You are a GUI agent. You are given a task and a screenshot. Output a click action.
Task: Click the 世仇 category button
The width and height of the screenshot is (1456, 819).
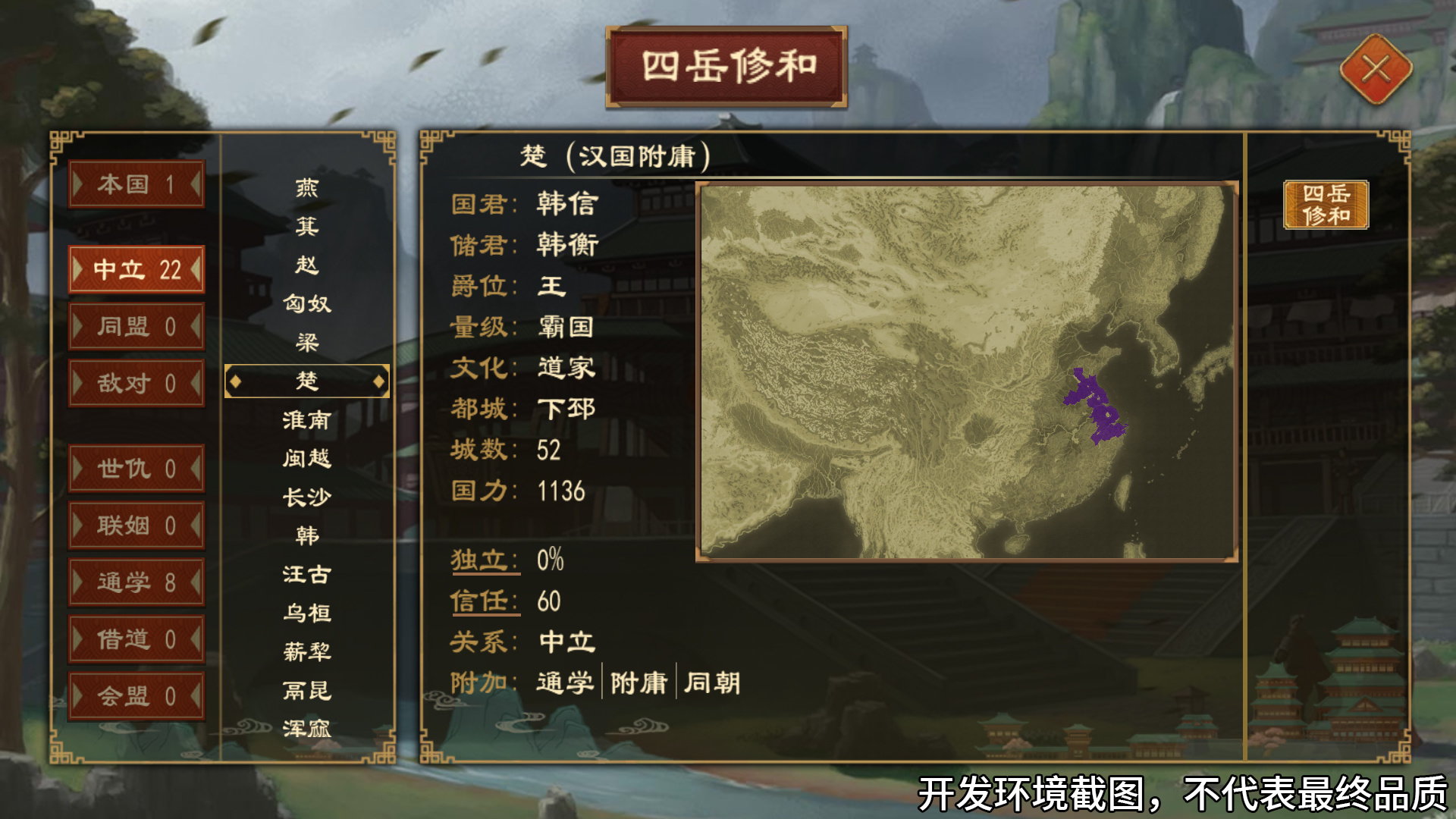tap(136, 469)
